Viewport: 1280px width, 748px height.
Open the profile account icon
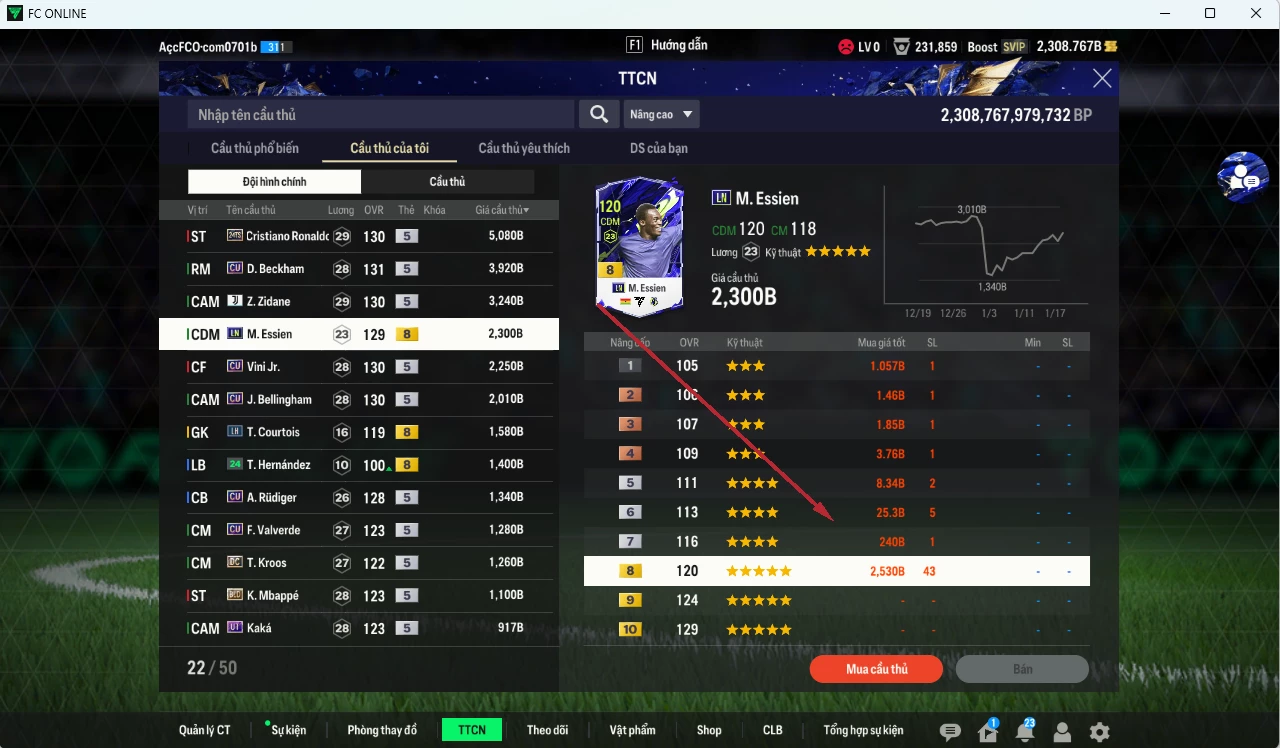pos(1062,732)
